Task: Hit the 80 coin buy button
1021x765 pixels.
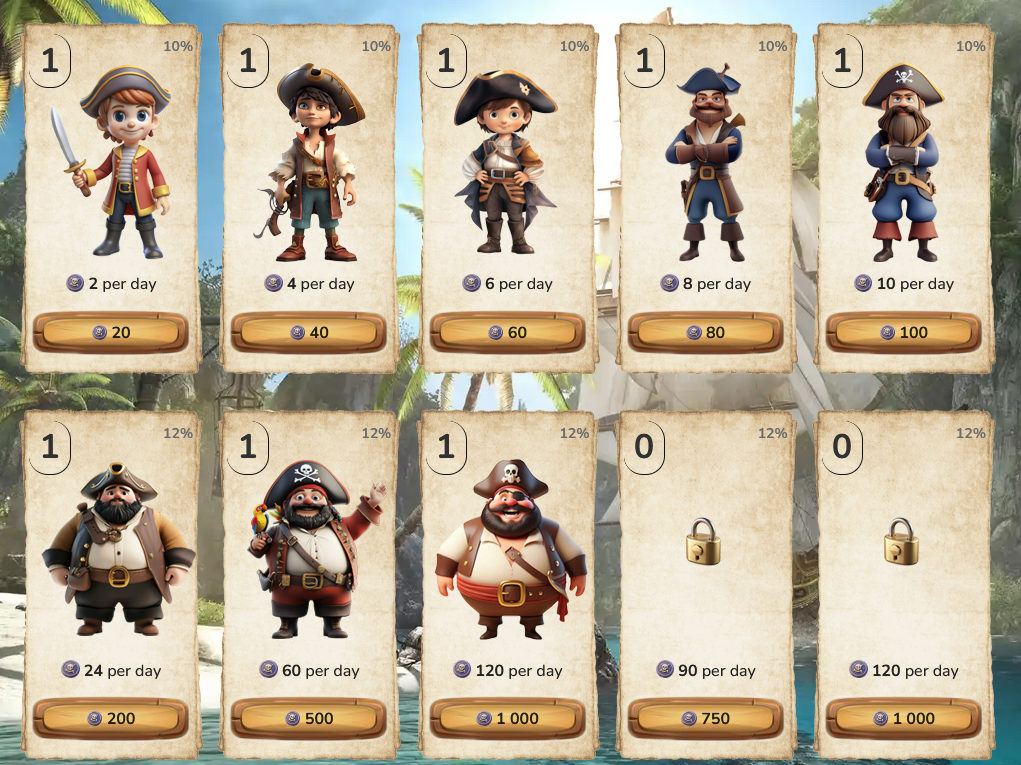Action: click(x=704, y=332)
